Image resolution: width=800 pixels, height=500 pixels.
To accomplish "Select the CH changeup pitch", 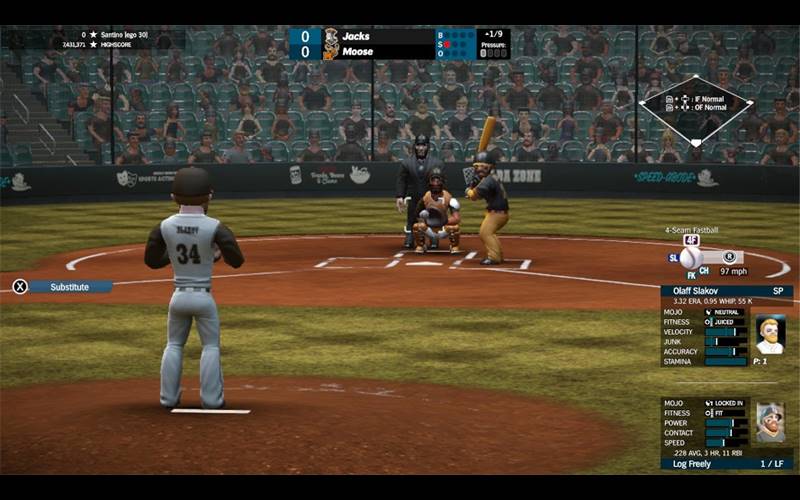I will coord(704,271).
